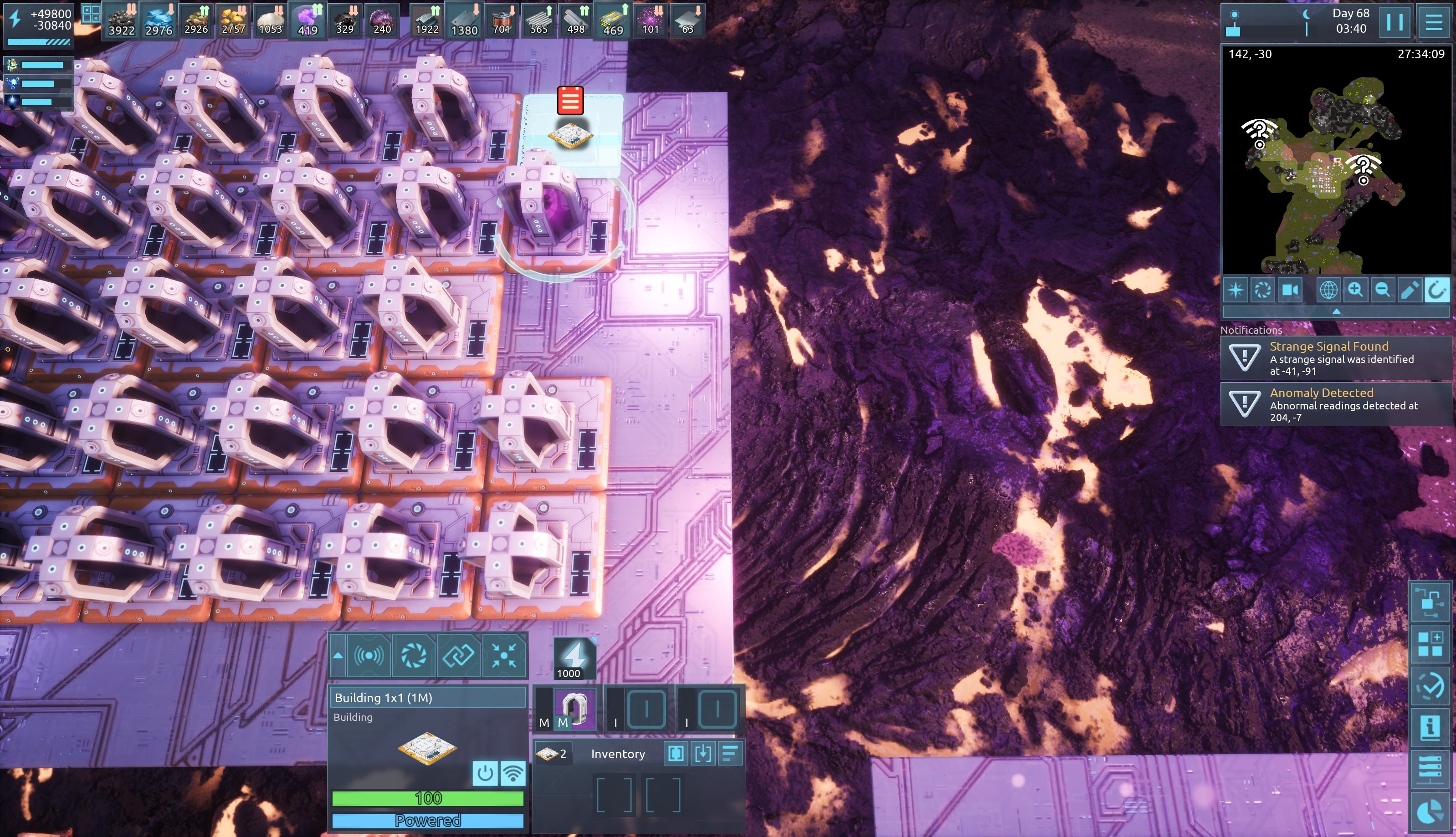Open the info book codex button

[1430, 728]
